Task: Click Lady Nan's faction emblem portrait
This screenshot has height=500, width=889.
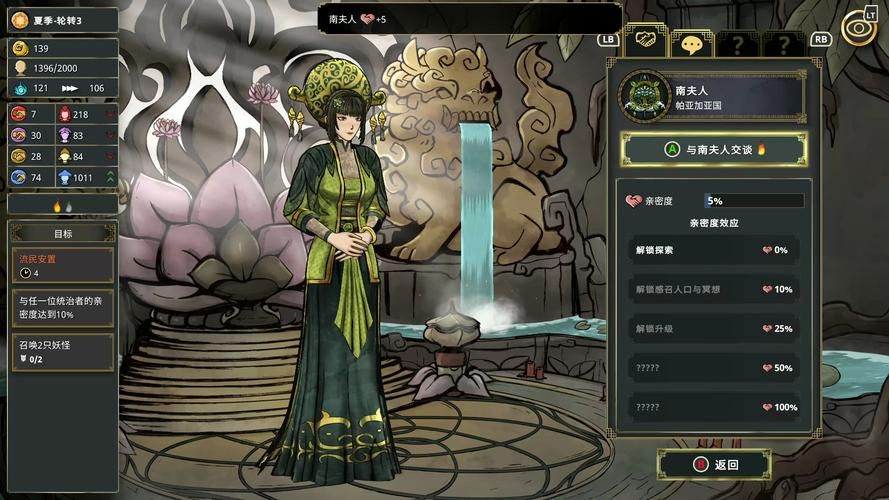Action: tap(643, 95)
